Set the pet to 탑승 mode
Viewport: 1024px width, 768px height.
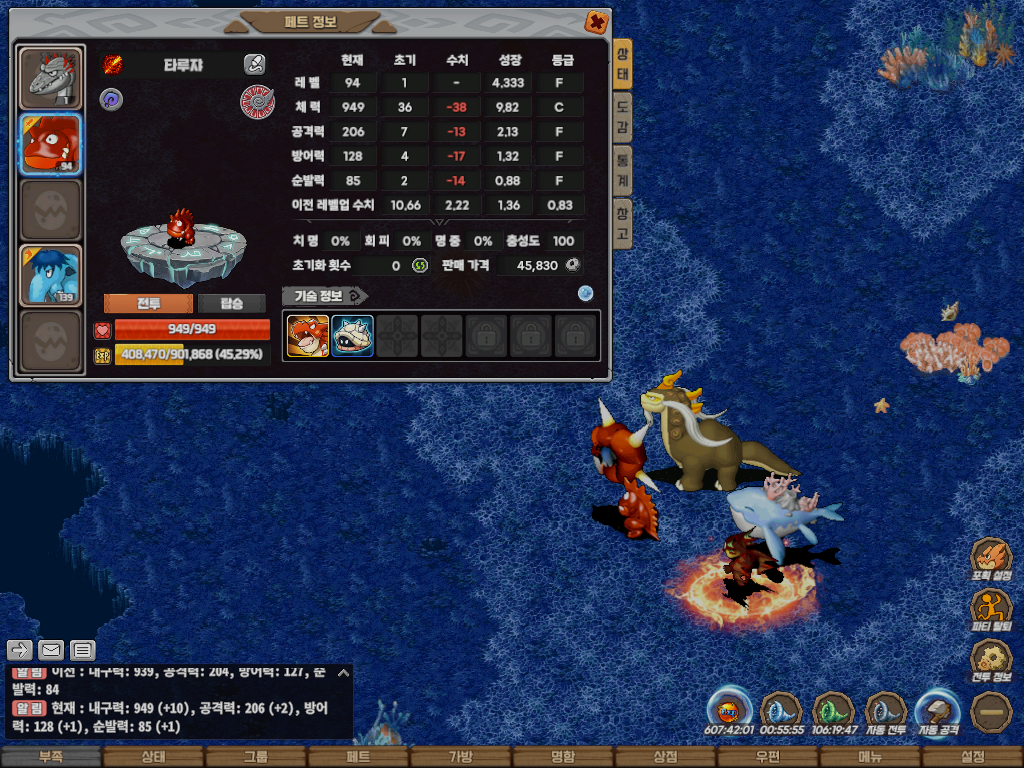[231, 304]
